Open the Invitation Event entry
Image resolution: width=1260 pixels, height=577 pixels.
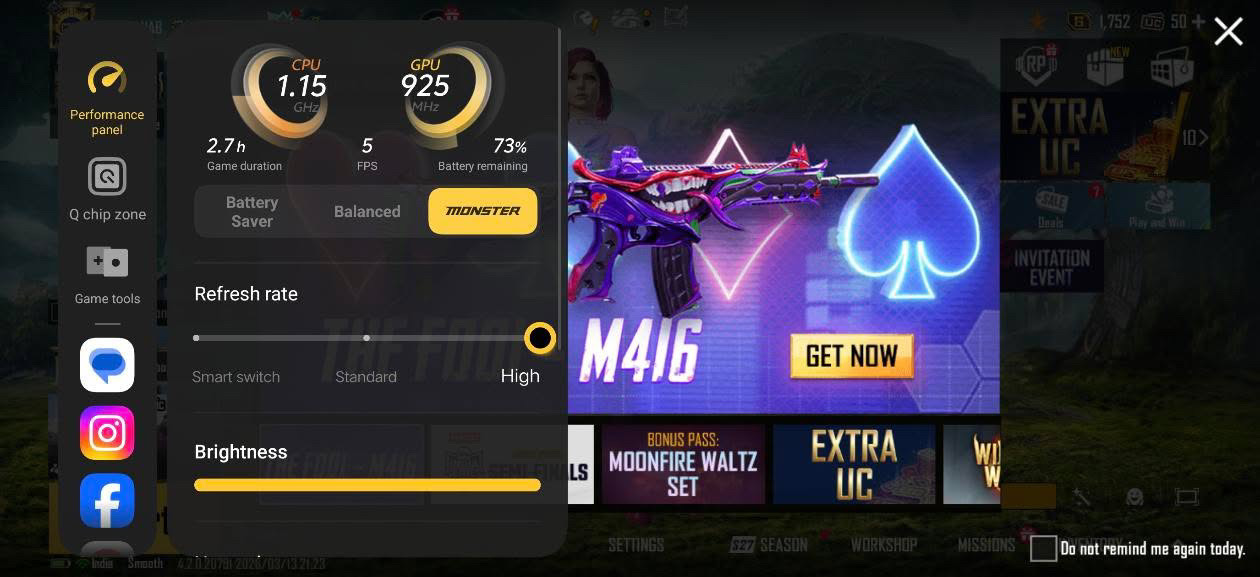(1050, 266)
